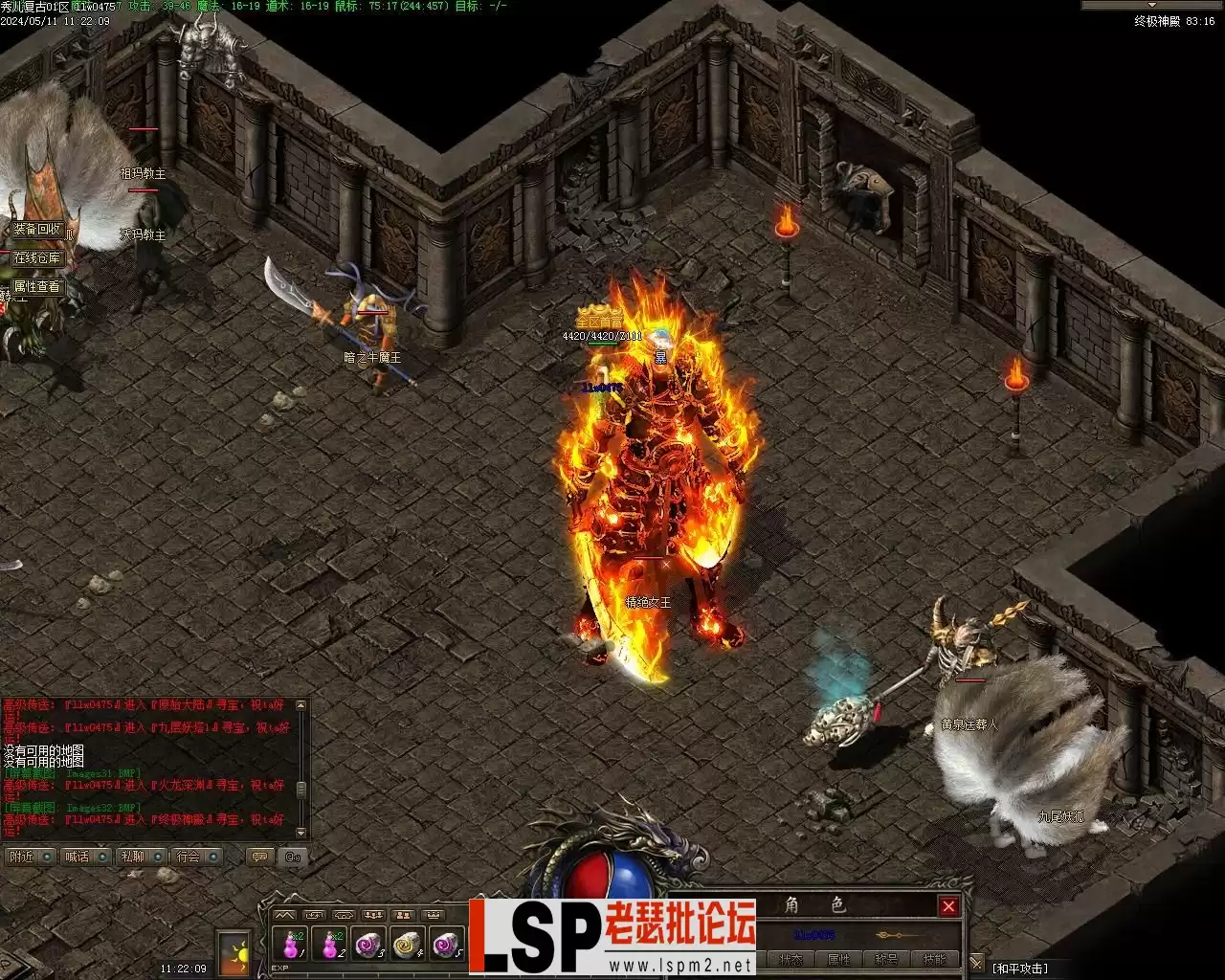
Task: Use the purple scroll in hotbar slot 5
Action: point(446,945)
